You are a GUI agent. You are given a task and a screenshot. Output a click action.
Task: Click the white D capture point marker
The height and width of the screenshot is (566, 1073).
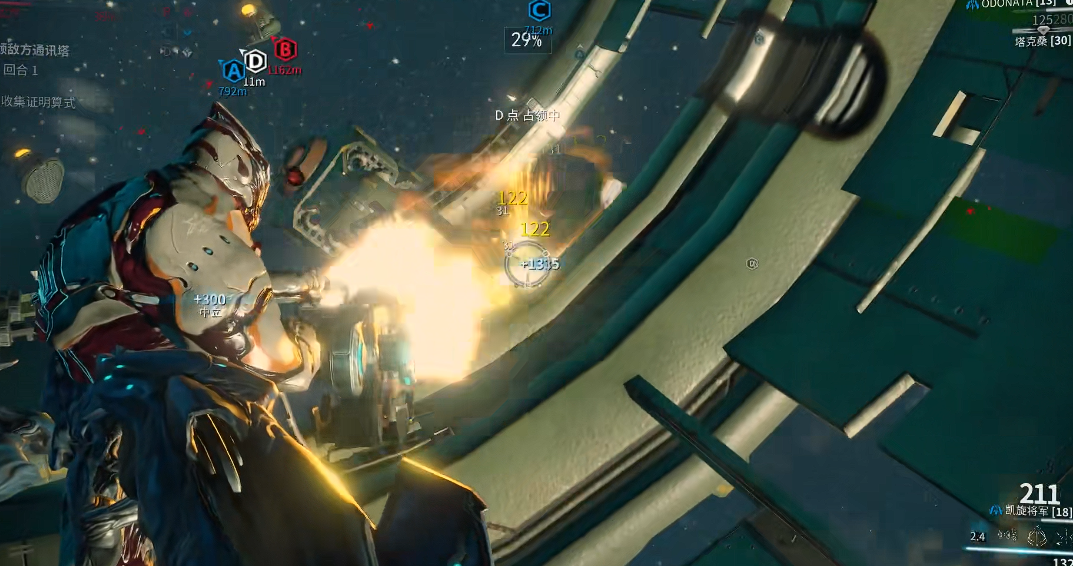(x=256, y=61)
